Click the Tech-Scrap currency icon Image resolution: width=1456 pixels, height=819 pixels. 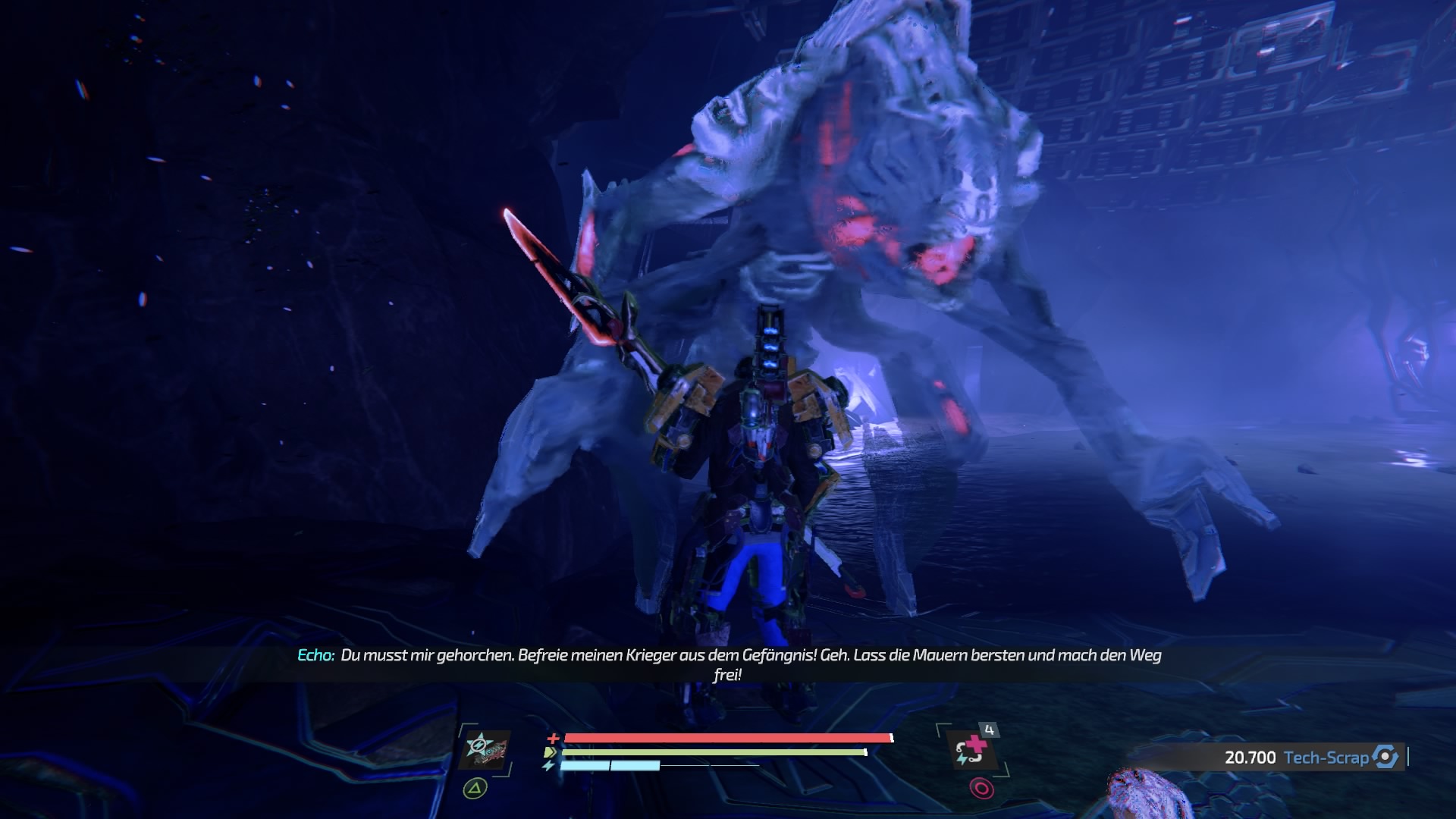(1385, 757)
